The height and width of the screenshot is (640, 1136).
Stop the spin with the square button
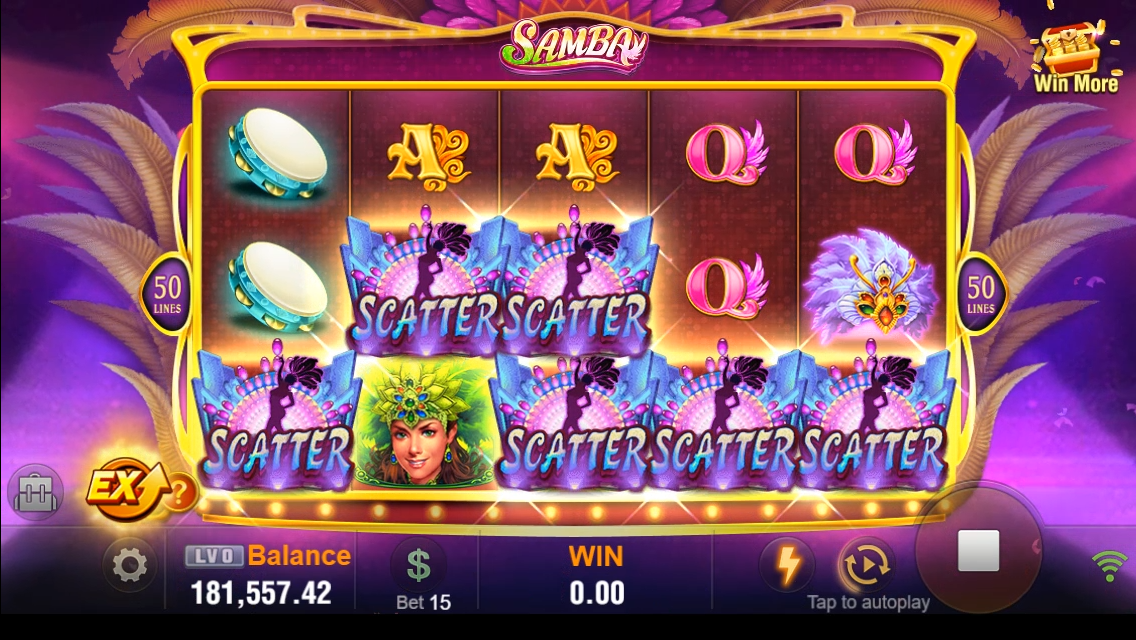[978, 551]
